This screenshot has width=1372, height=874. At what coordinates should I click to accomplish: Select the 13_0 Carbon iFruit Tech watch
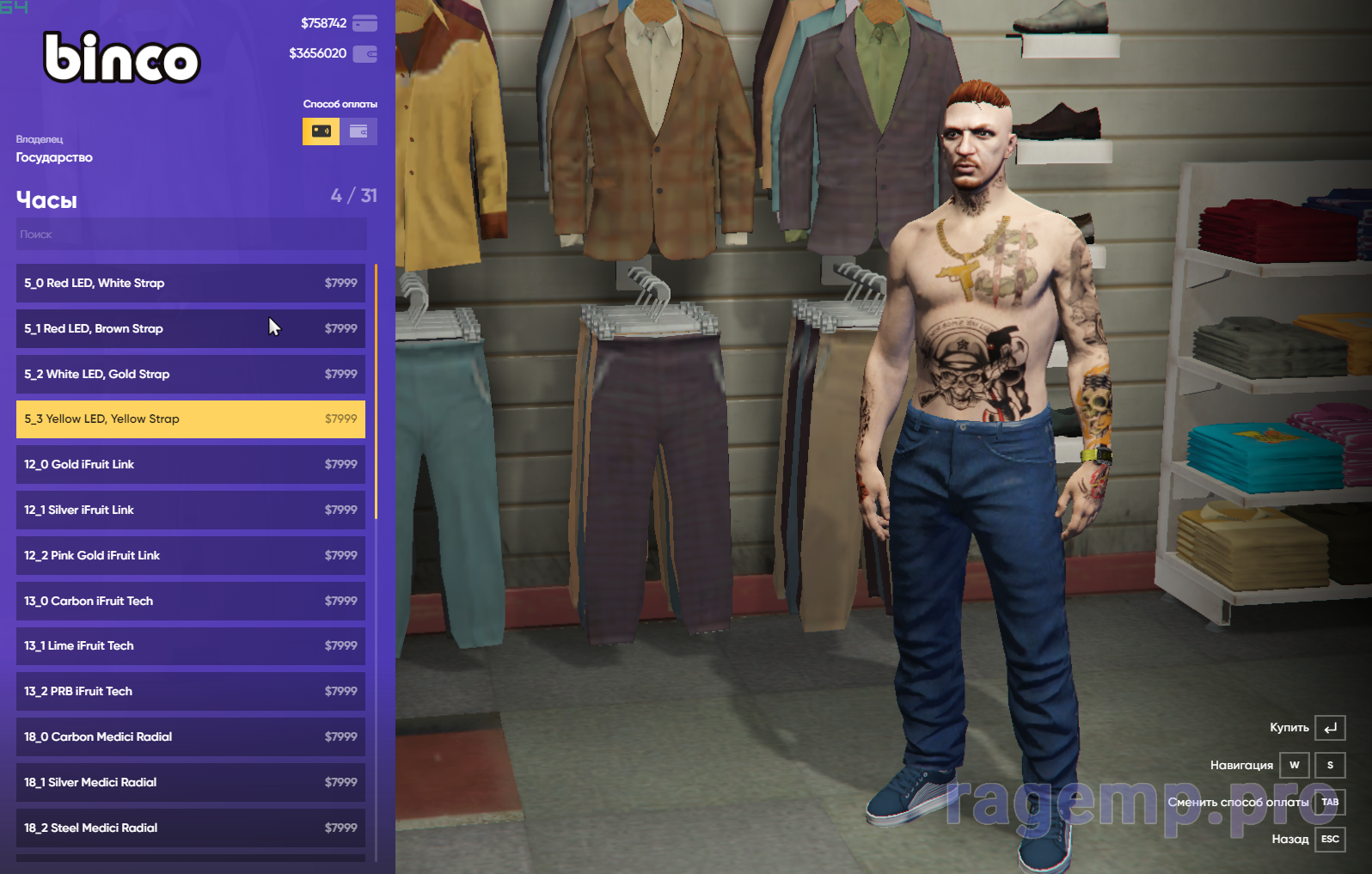[x=190, y=601]
